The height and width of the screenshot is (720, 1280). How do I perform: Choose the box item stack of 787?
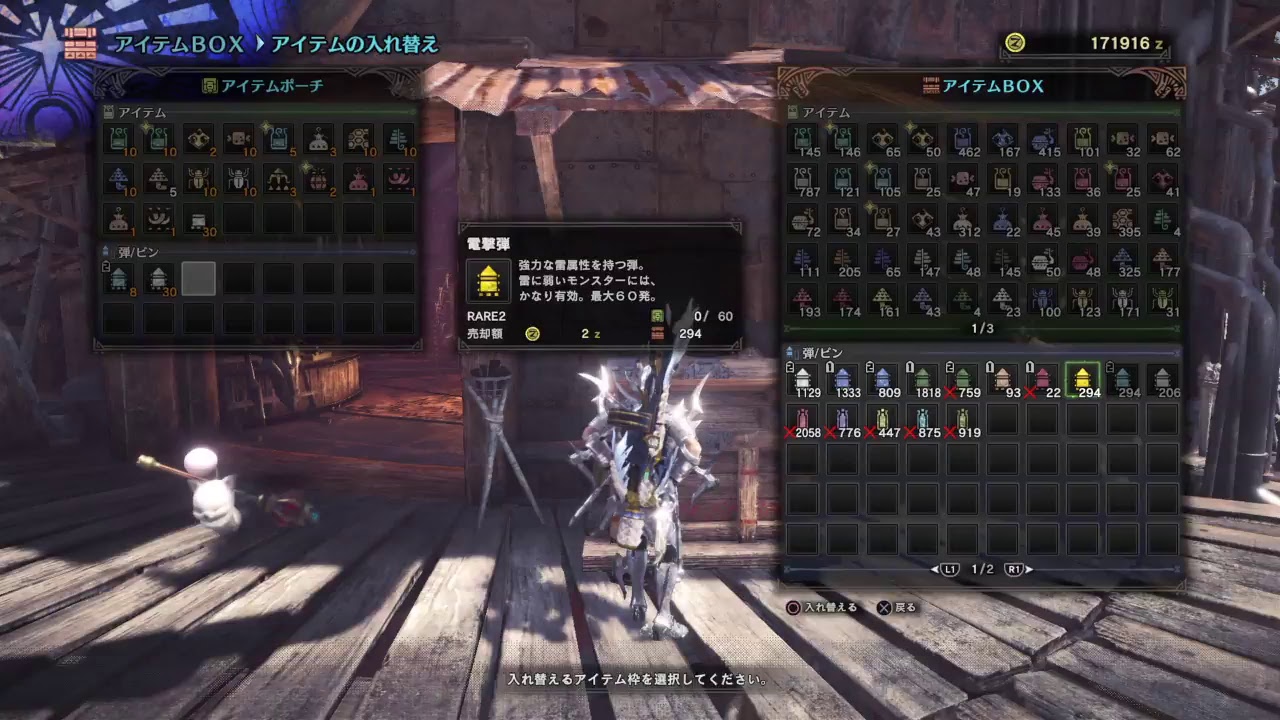[802, 180]
